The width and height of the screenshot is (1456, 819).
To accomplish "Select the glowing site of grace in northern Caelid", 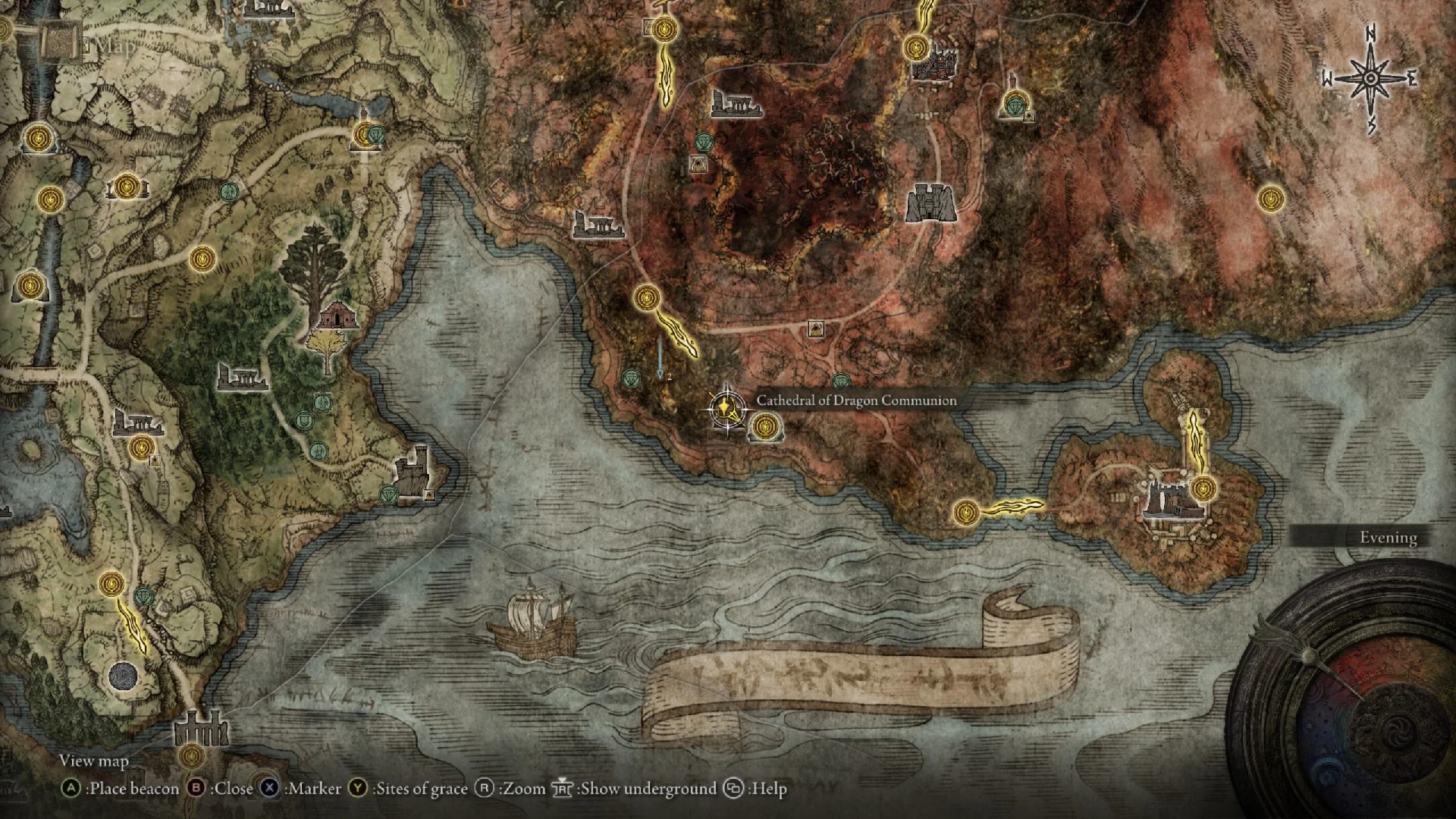I will 664,30.
